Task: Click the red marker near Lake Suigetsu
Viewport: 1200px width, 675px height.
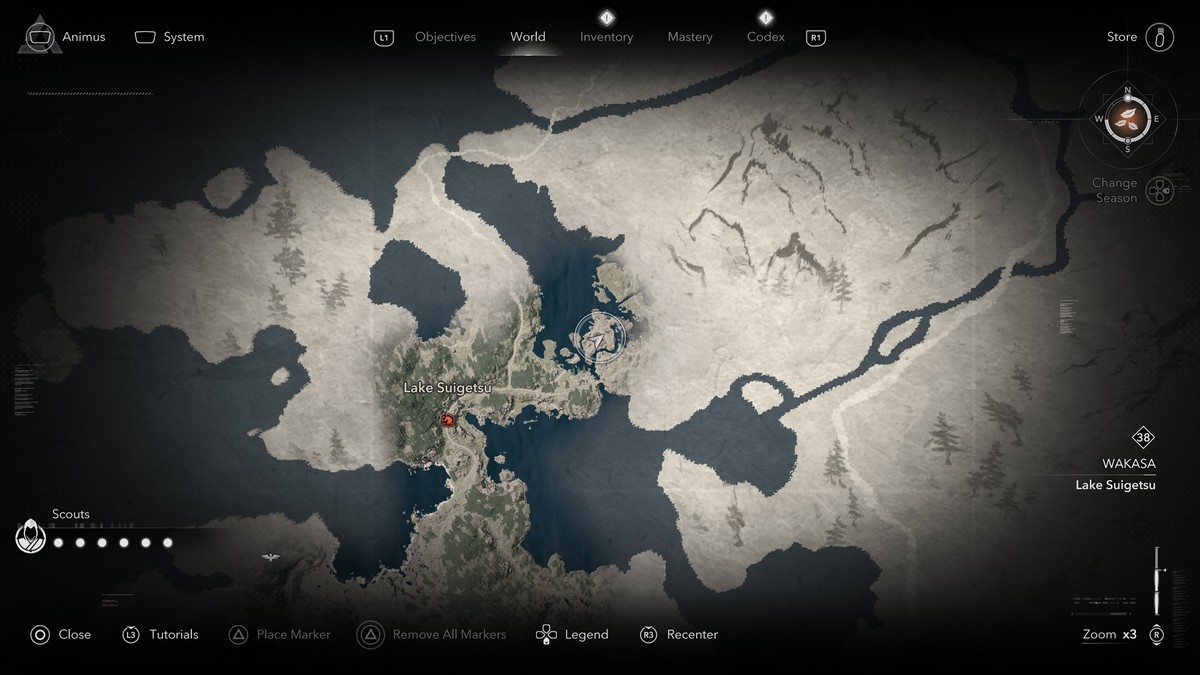Action: pos(448,421)
